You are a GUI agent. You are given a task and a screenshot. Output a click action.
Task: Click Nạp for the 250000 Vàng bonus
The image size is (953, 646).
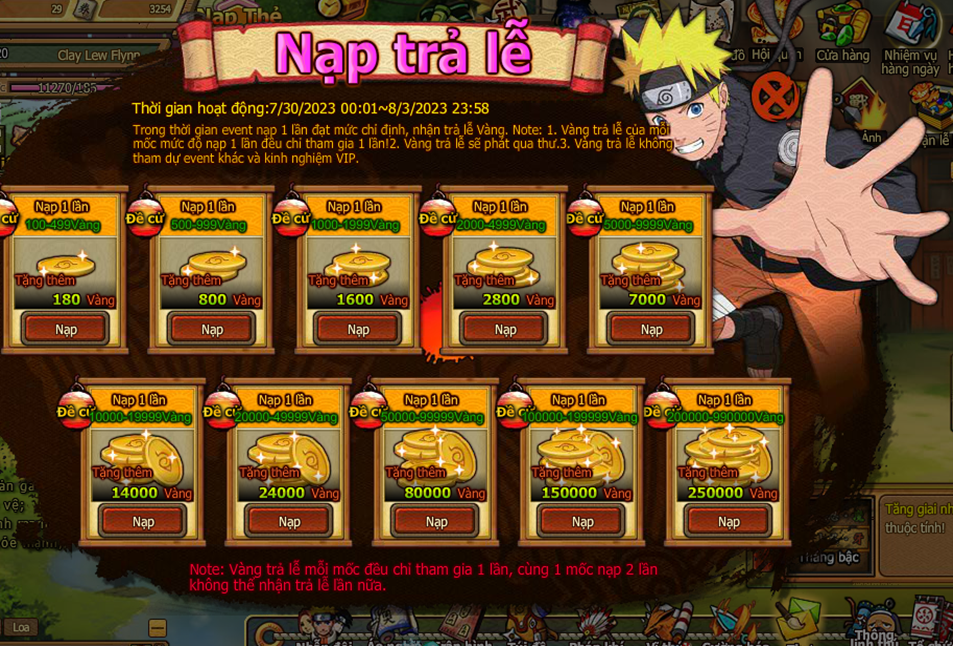click(728, 521)
